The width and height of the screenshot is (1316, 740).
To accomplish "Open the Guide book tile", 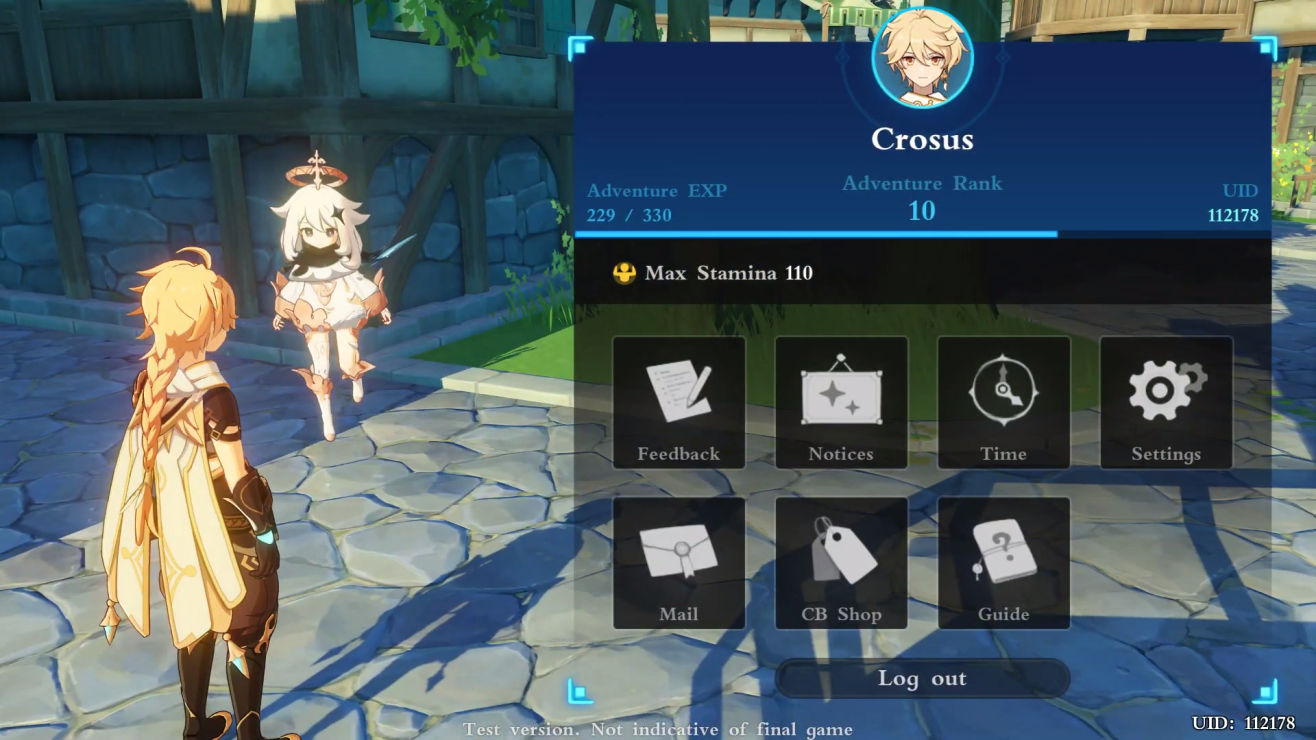I will pyautogui.click(x=1003, y=563).
